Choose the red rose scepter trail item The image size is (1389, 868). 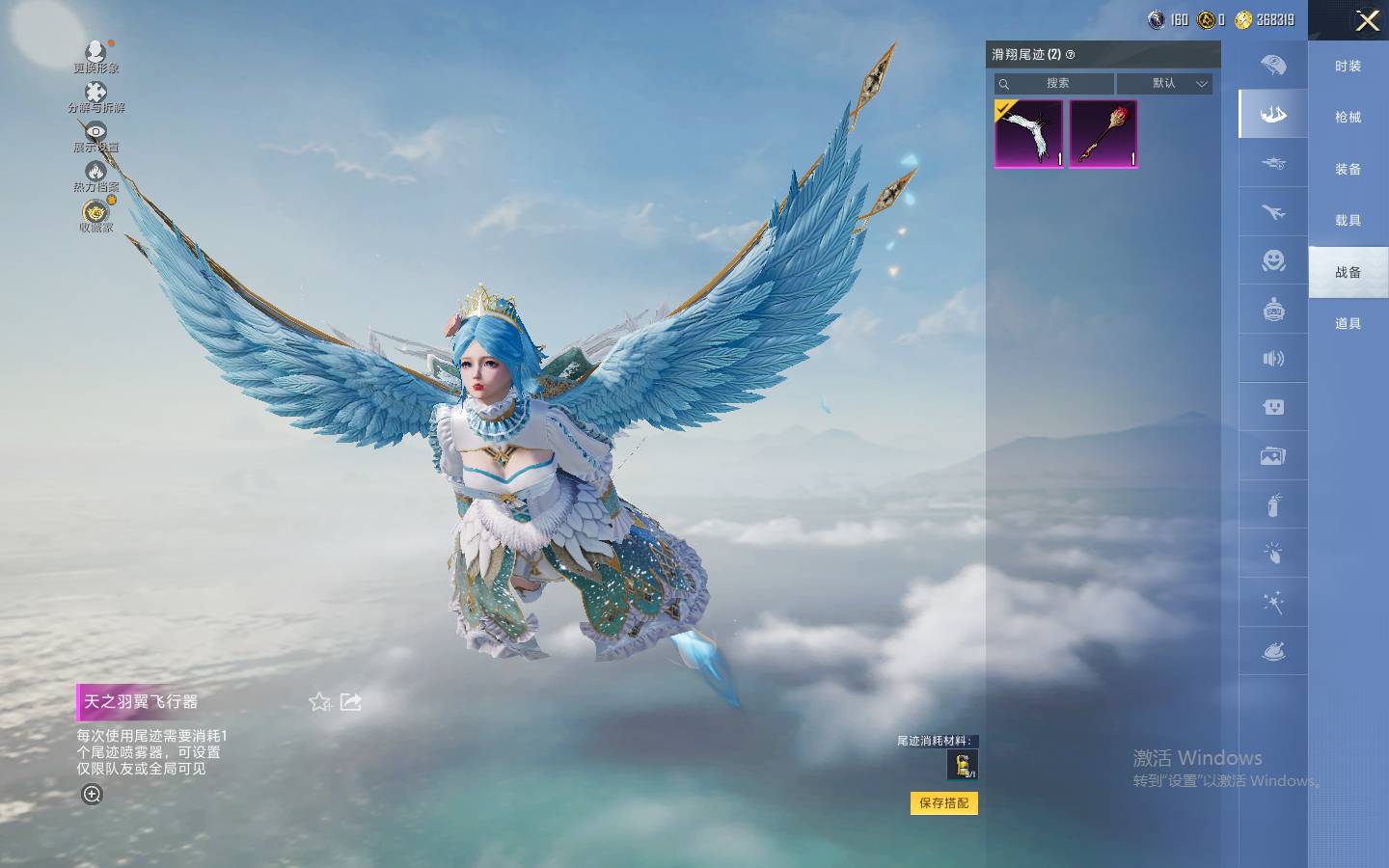point(1103,134)
